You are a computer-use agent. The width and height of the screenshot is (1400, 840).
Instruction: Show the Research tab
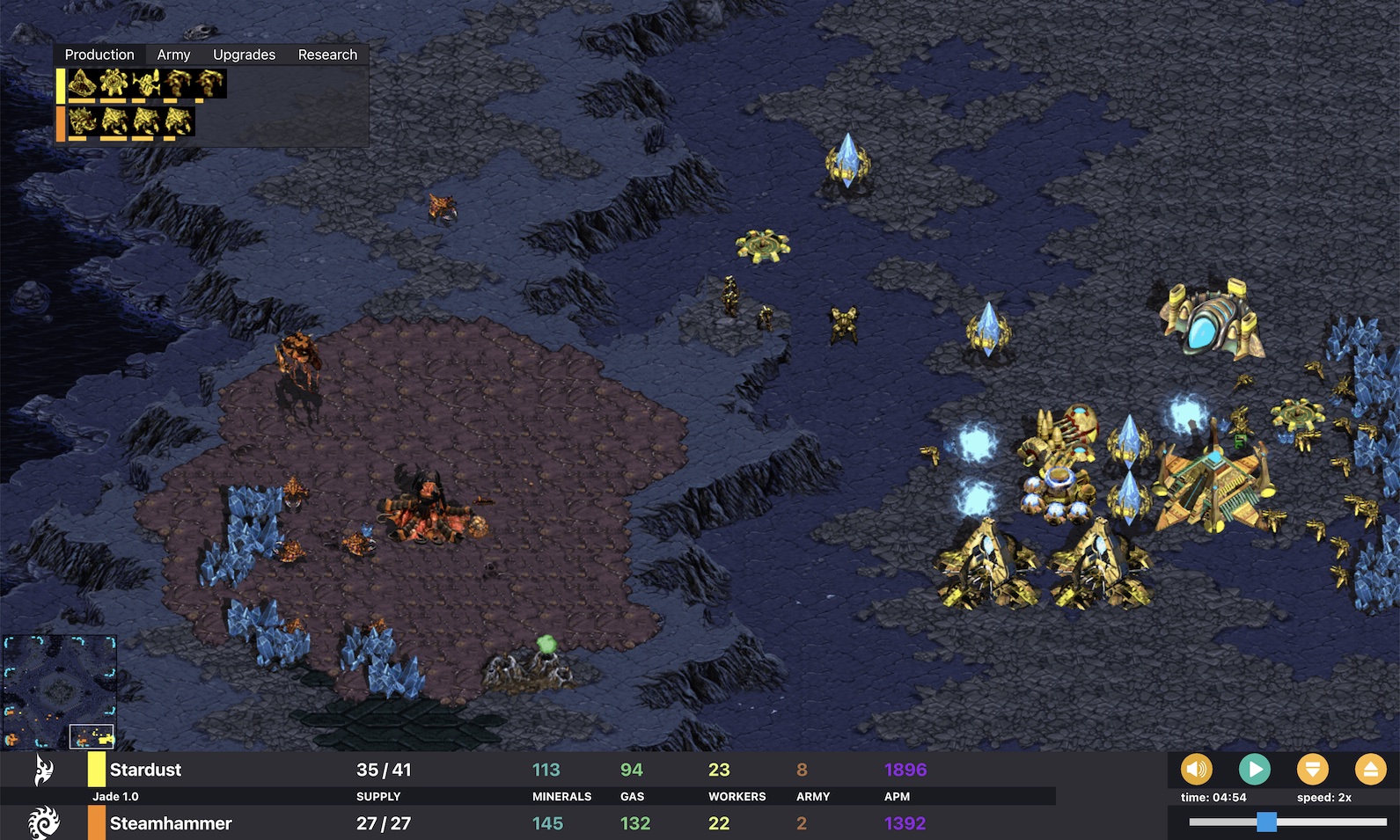pyautogui.click(x=327, y=55)
